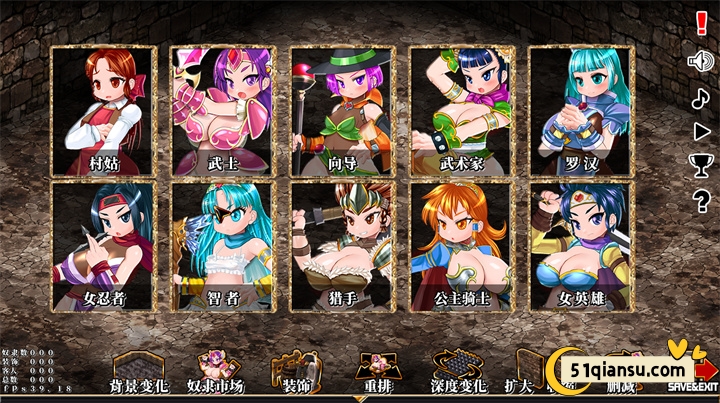Toggle the music note icon

pyautogui.click(x=700, y=97)
